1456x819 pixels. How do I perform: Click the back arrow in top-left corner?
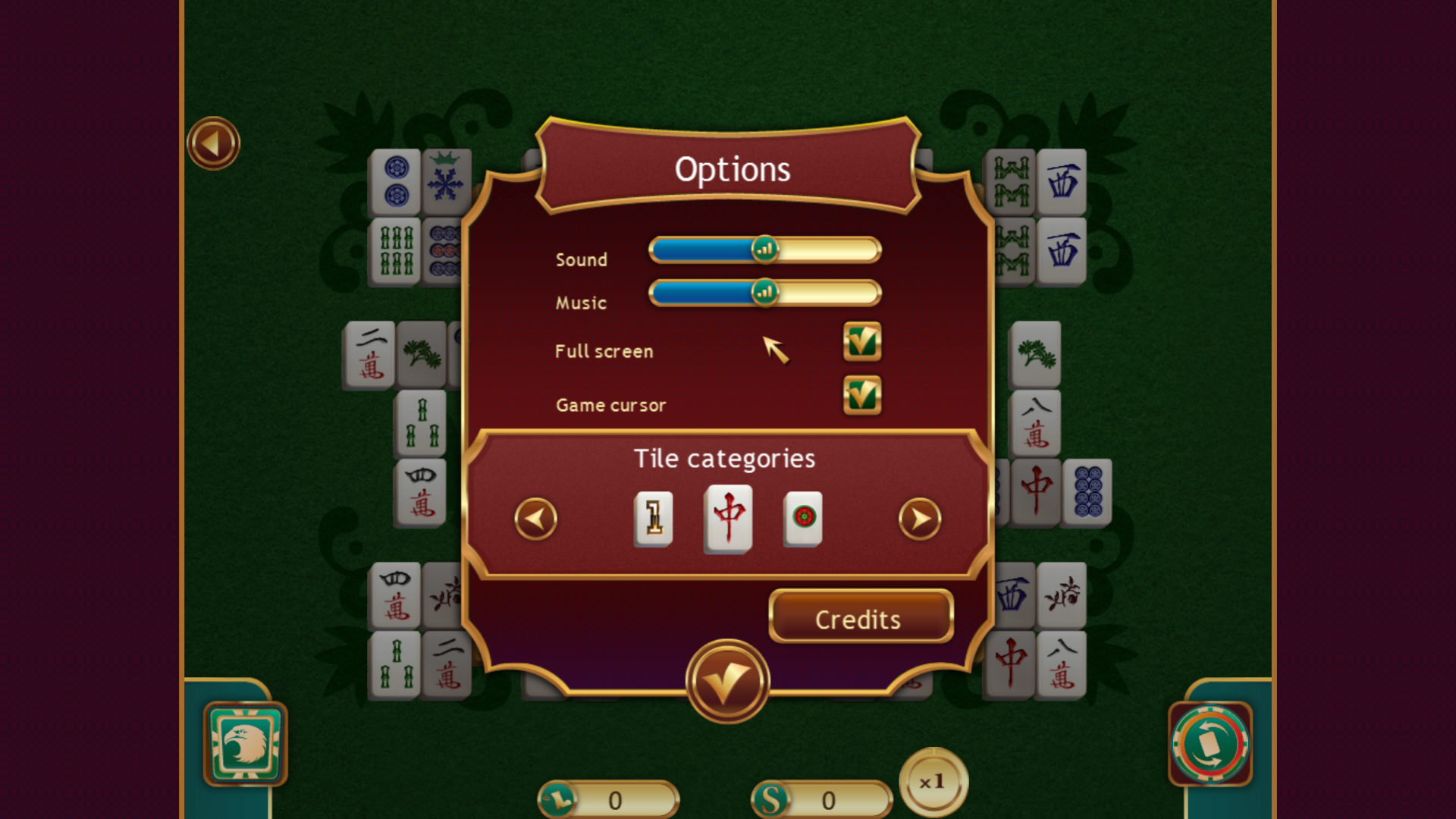[213, 142]
